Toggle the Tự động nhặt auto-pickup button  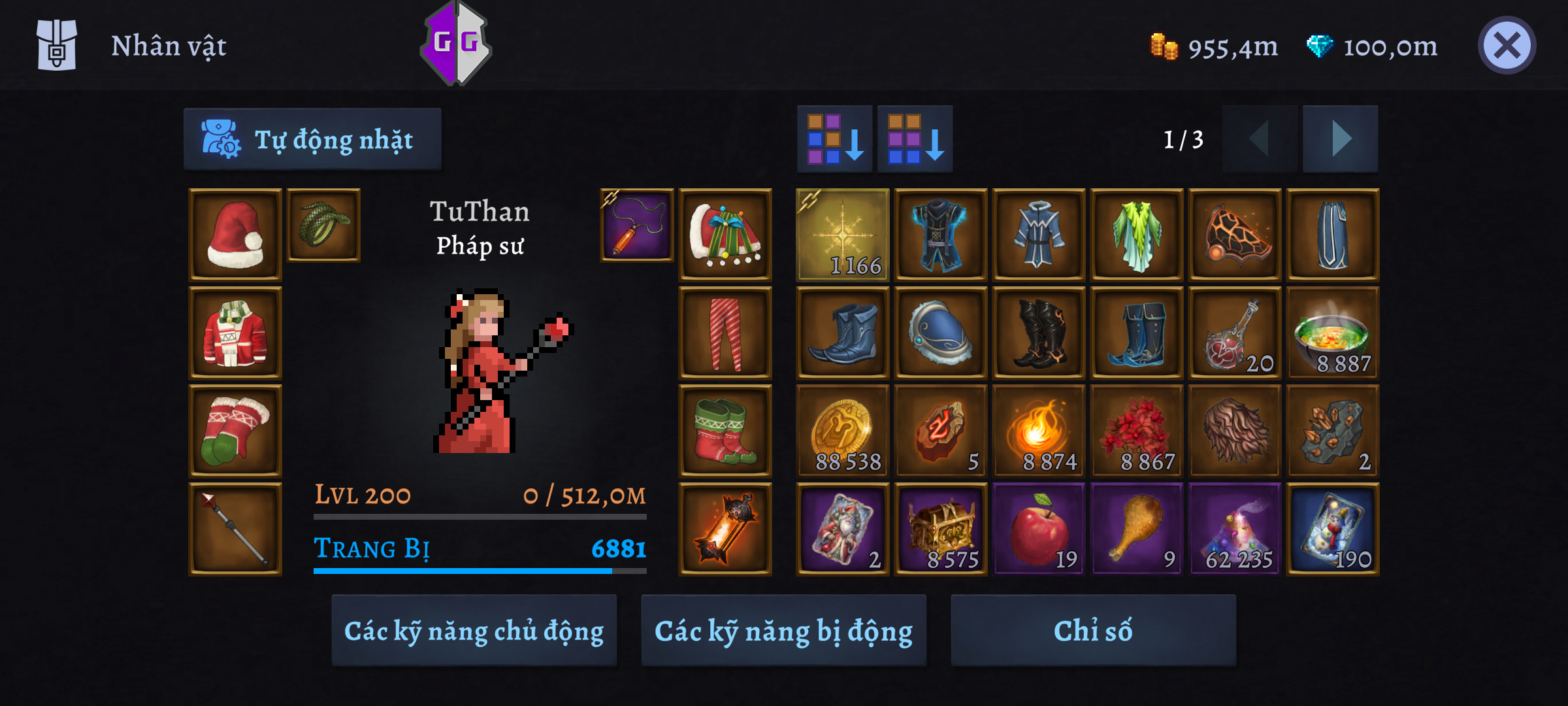312,139
